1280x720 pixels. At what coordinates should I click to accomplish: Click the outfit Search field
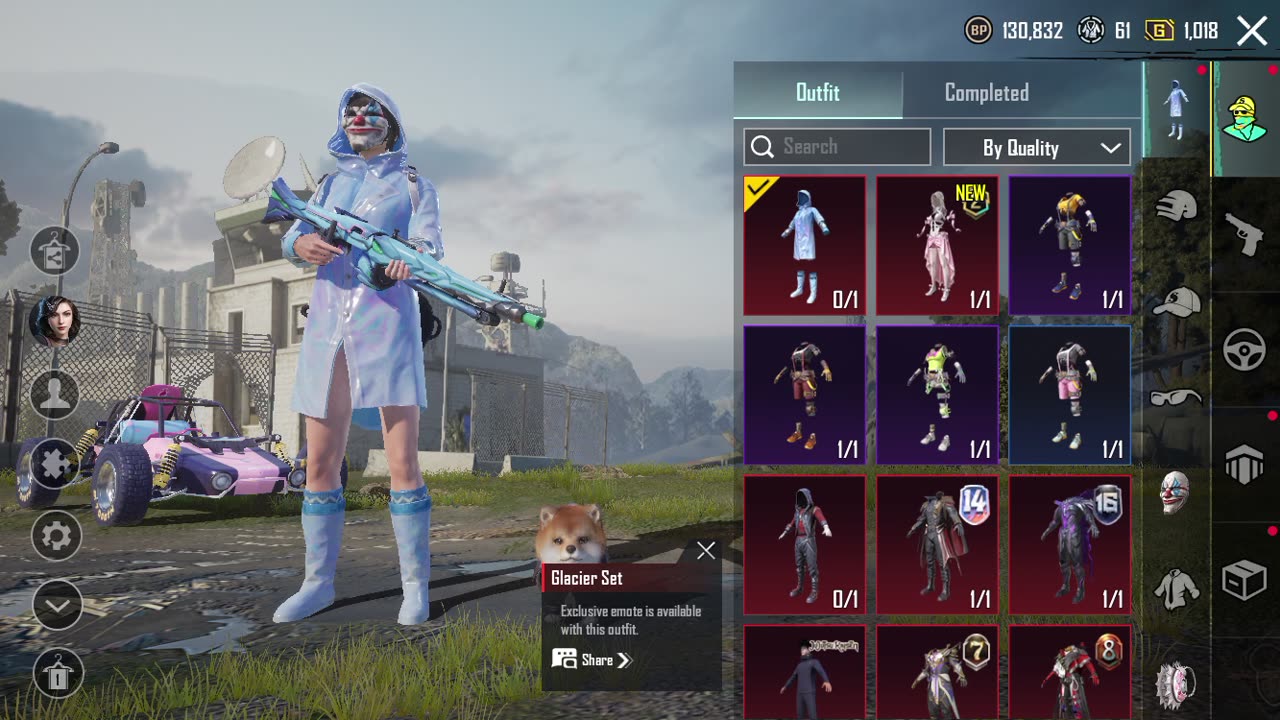(837, 147)
